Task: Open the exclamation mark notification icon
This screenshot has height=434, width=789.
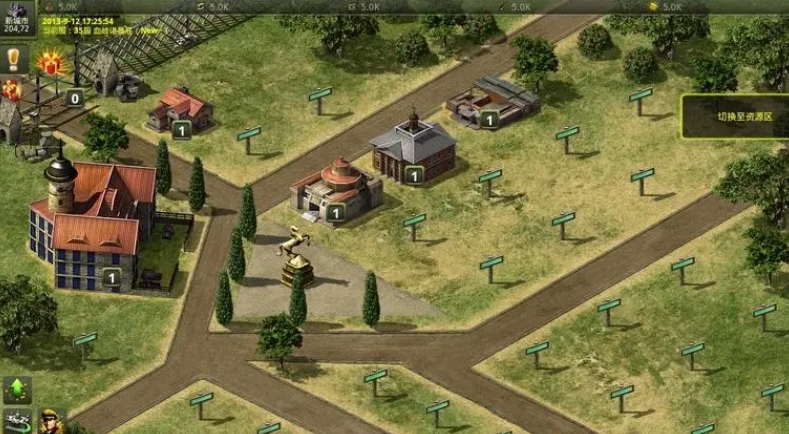Action: (13, 59)
